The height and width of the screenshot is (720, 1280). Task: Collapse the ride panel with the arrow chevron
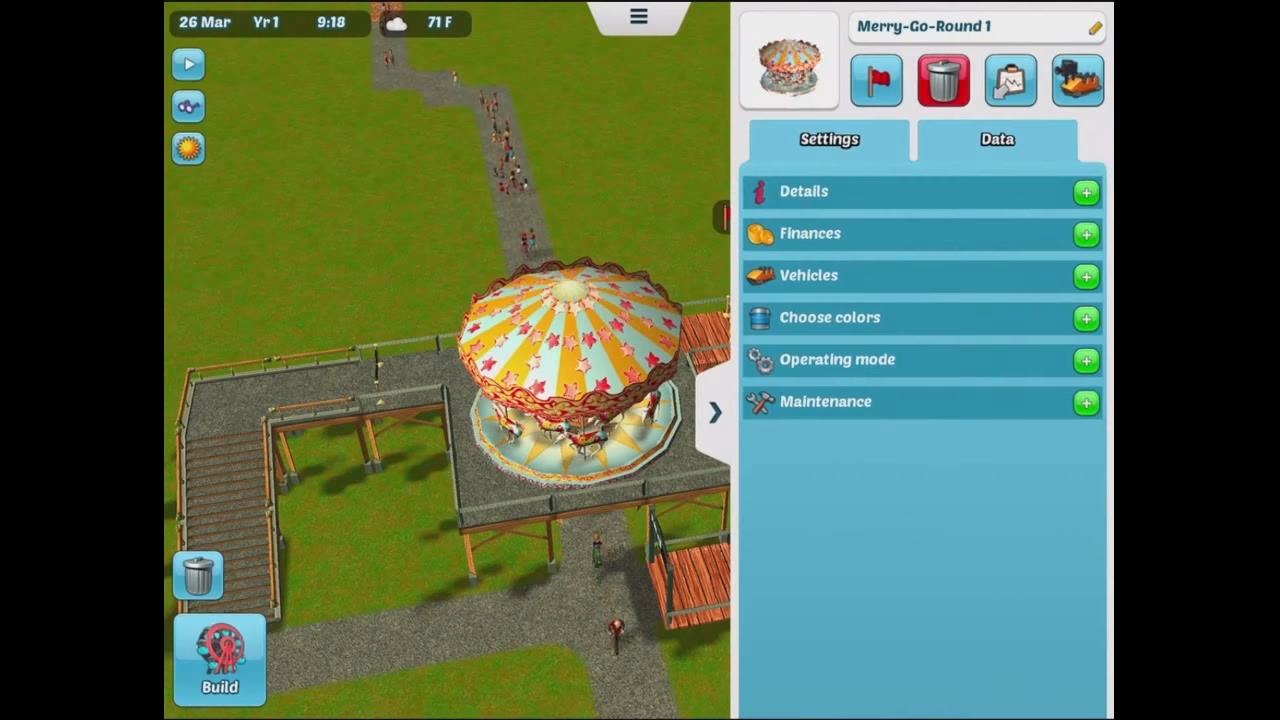[714, 412]
